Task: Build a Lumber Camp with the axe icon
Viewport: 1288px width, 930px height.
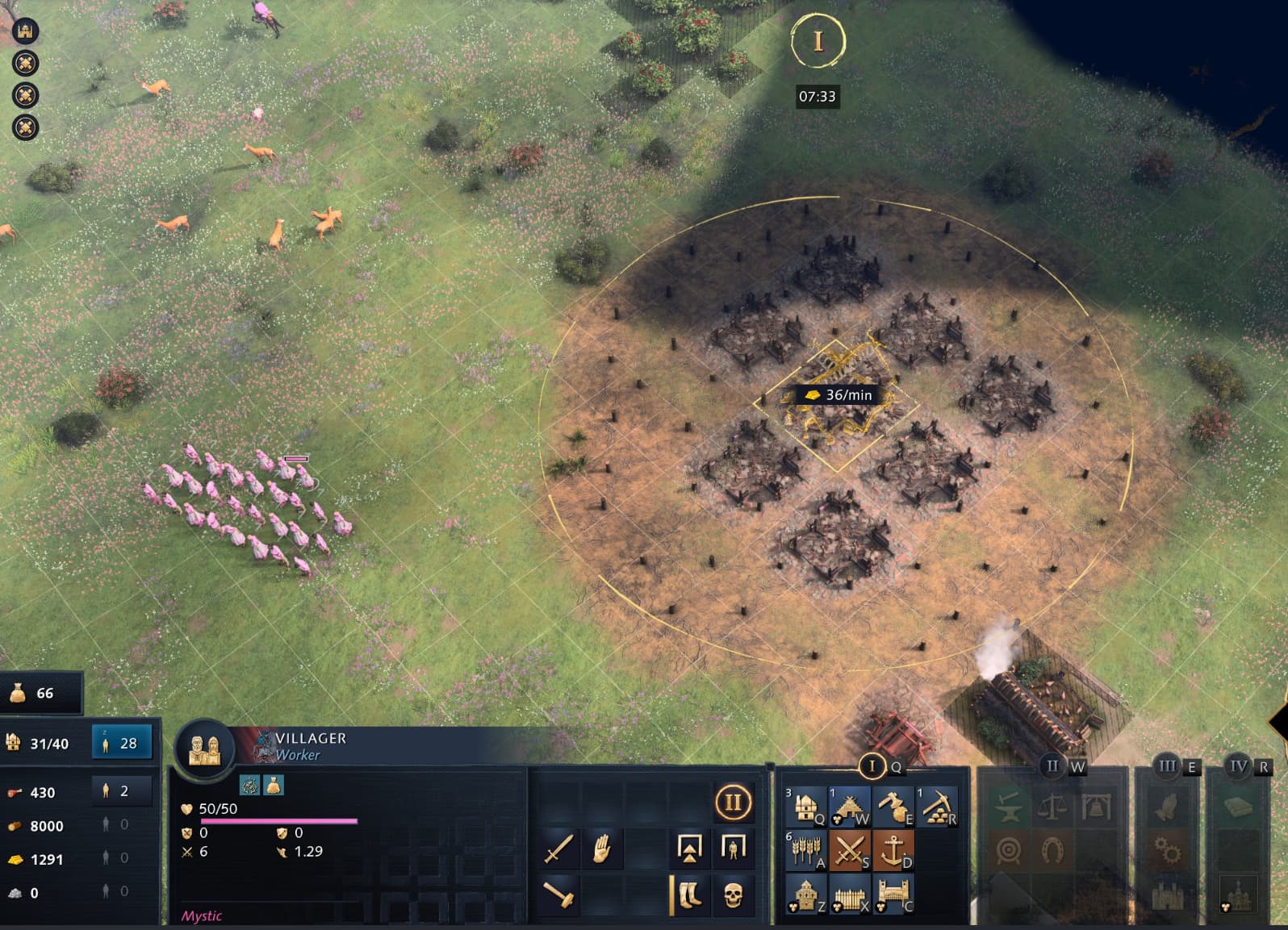Action: click(893, 806)
